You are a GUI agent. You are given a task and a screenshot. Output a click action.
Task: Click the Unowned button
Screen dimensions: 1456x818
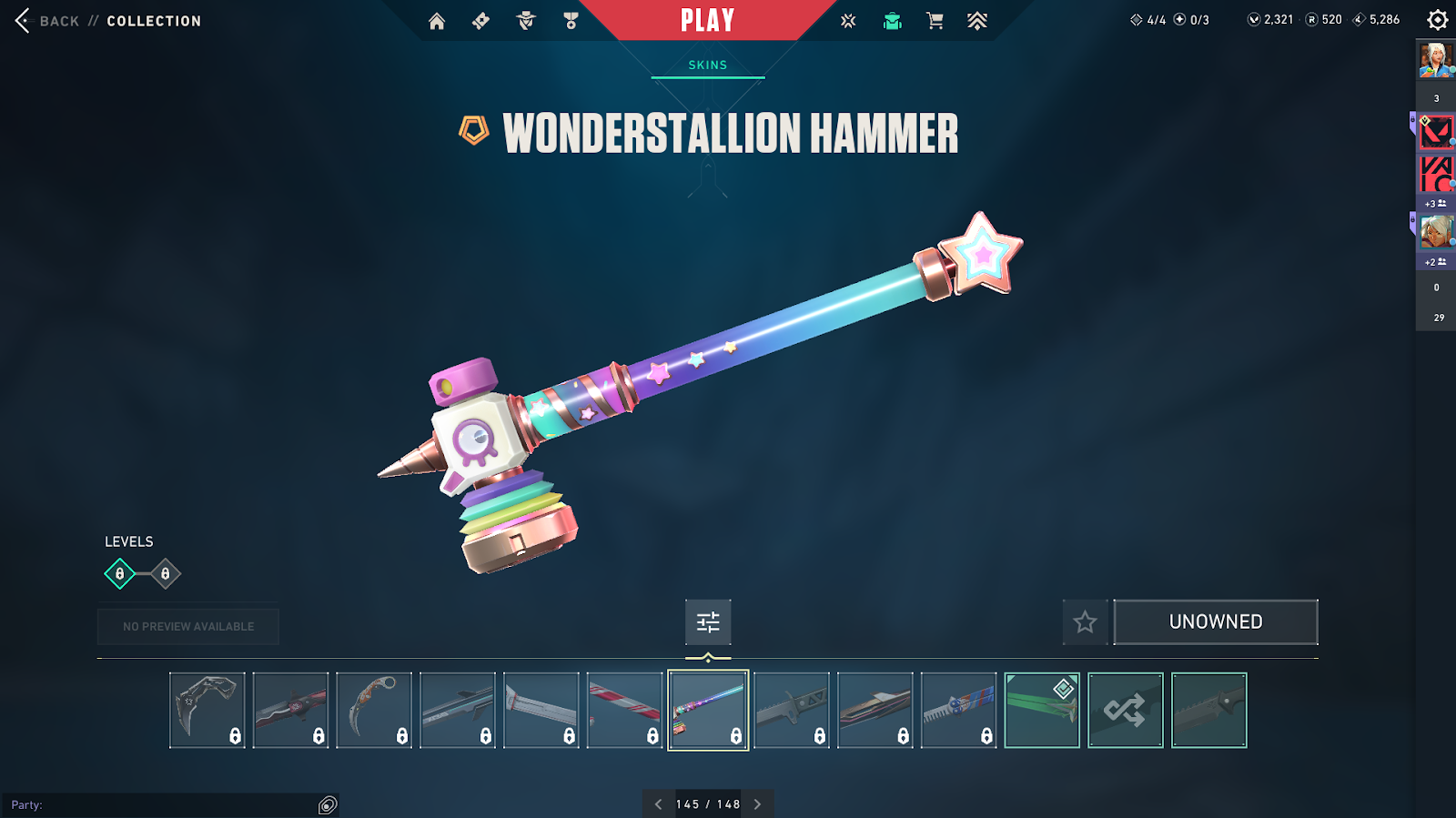1216,622
